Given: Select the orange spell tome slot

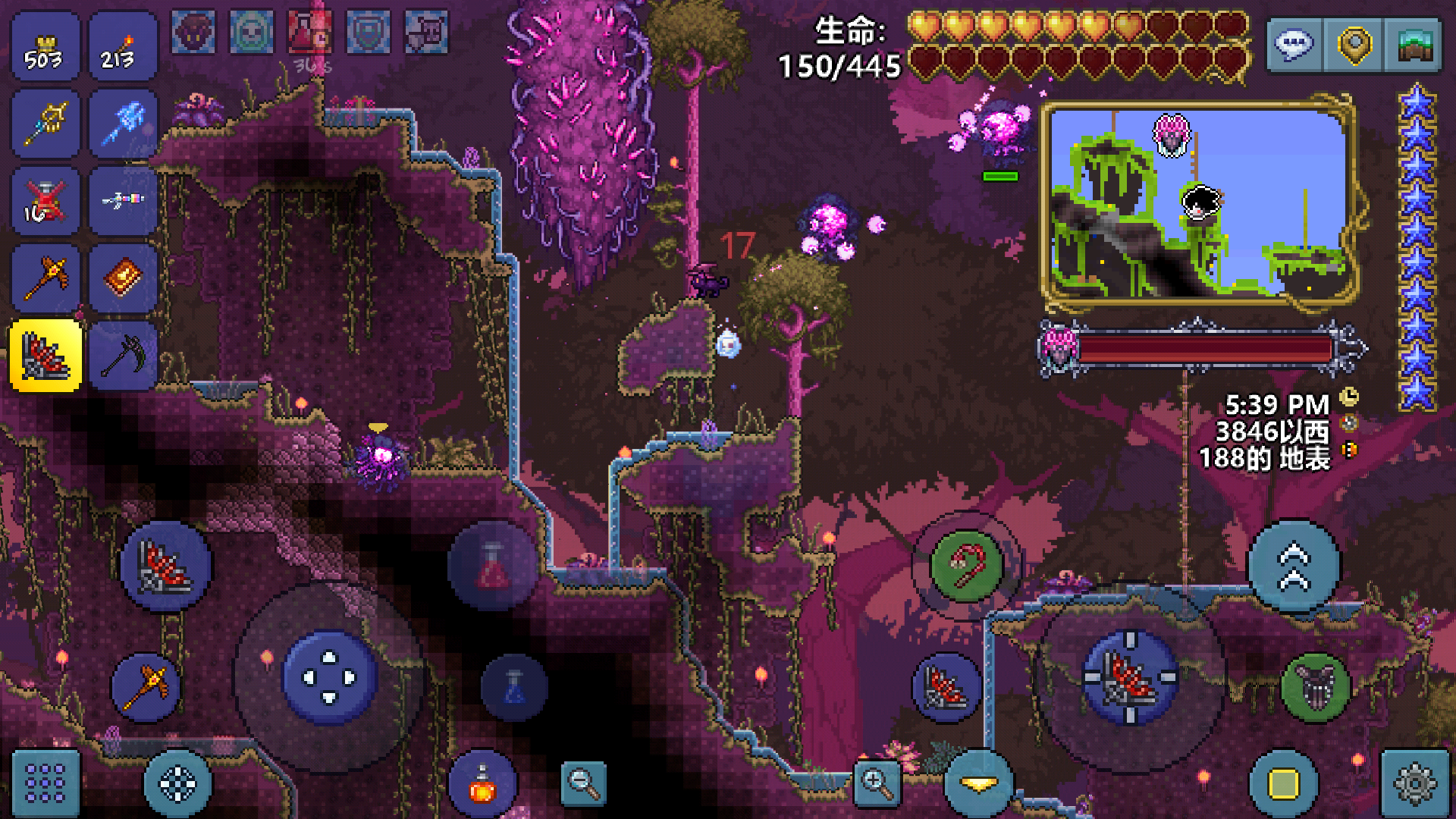Looking at the screenshot, I should point(123,278).
